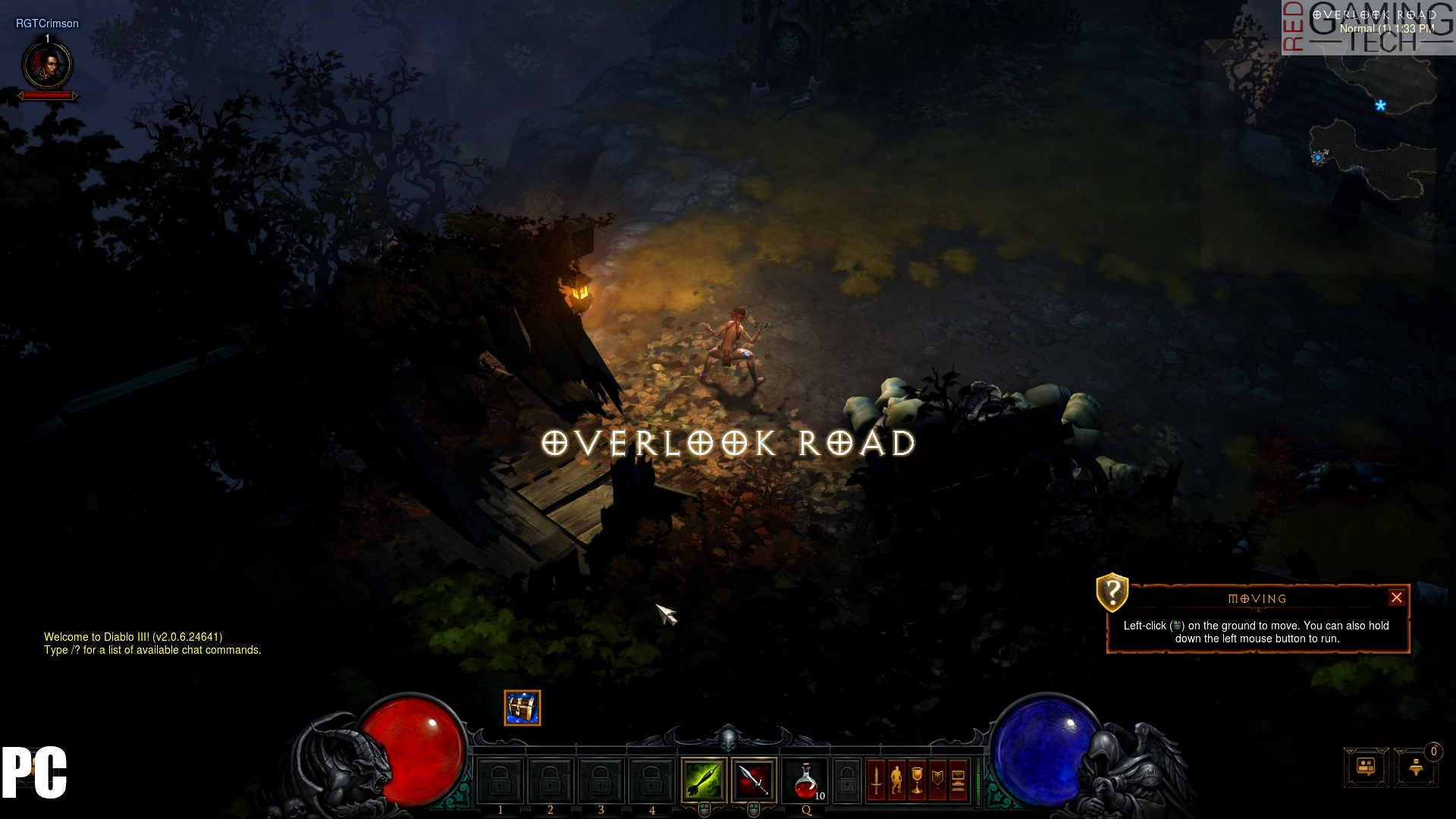Open the skills menu sword button

click(877, 780)
